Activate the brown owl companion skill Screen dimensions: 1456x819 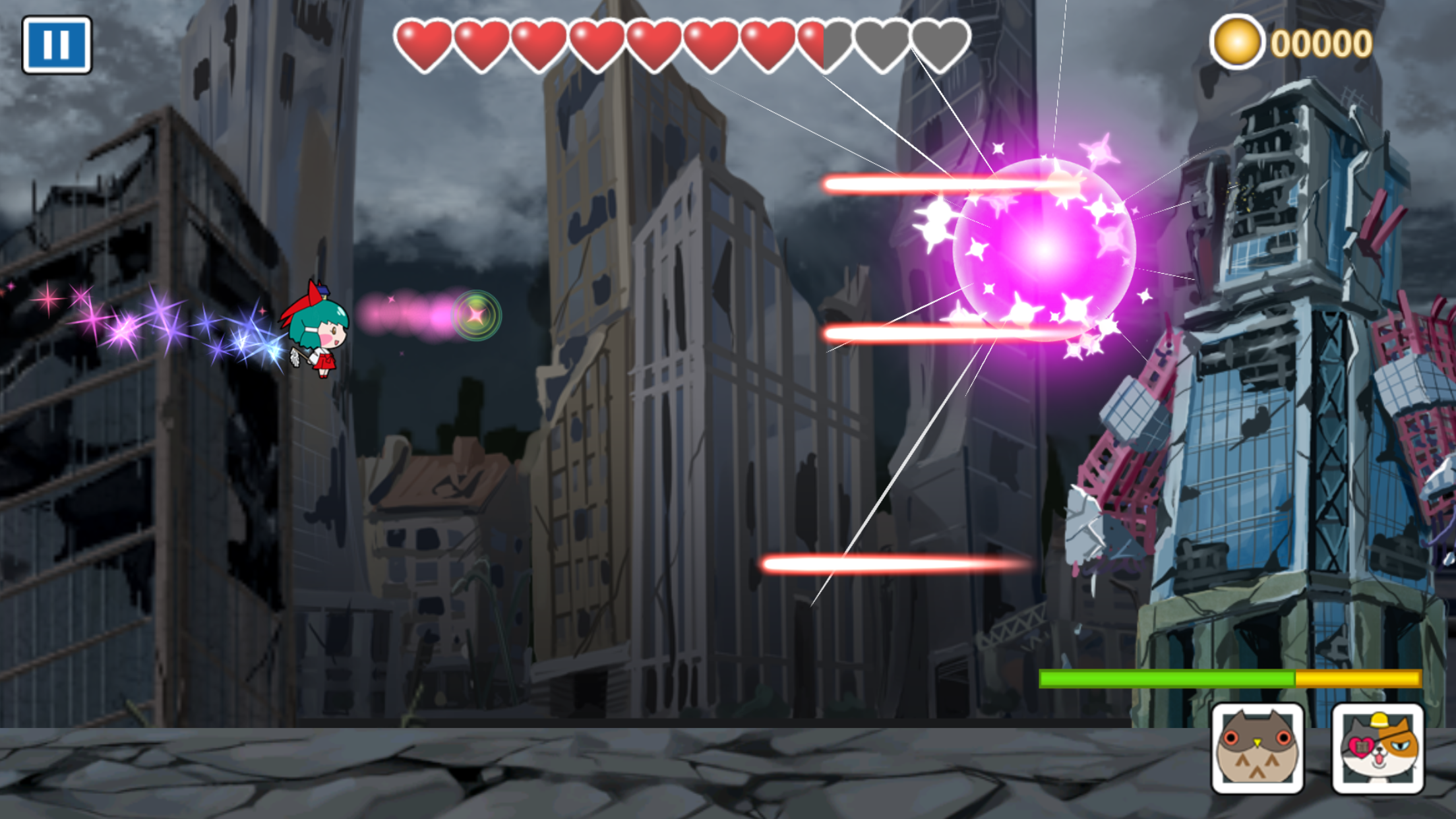click(1257, 748)
